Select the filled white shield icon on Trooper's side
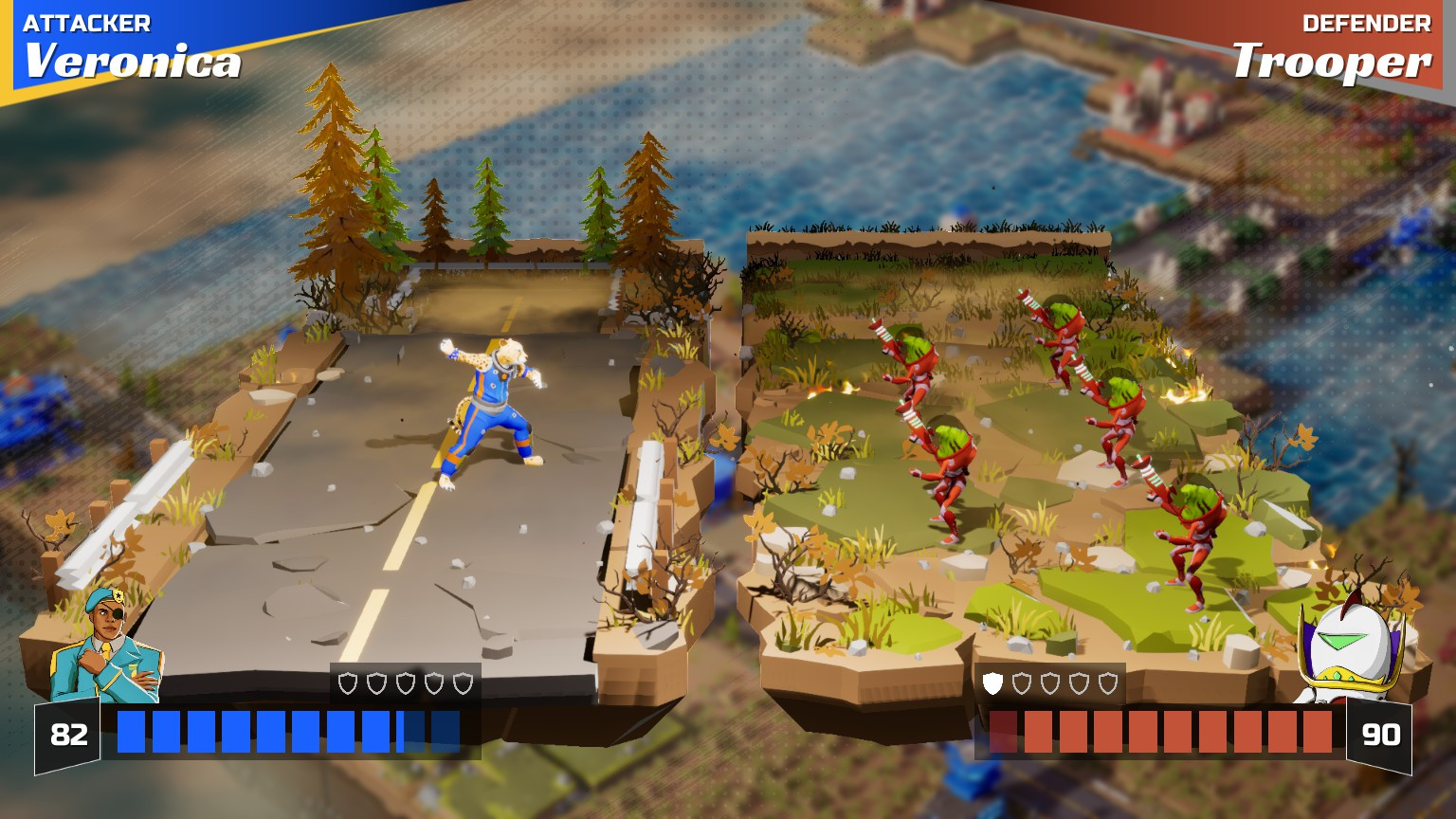Viewport: 1456px width, 819px height. pyautogui.click(x=992, y=683)
